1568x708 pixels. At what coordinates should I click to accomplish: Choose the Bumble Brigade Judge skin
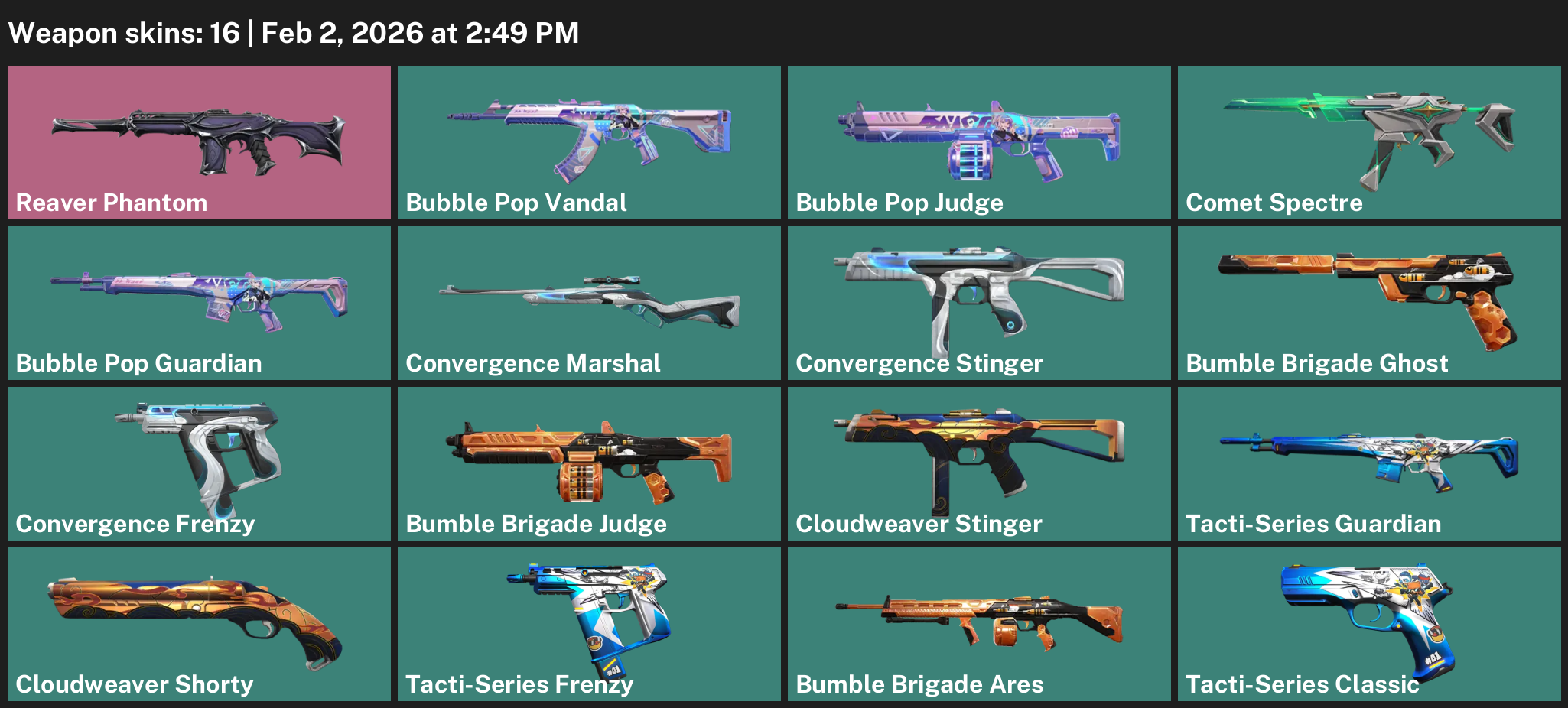point(589,463)
